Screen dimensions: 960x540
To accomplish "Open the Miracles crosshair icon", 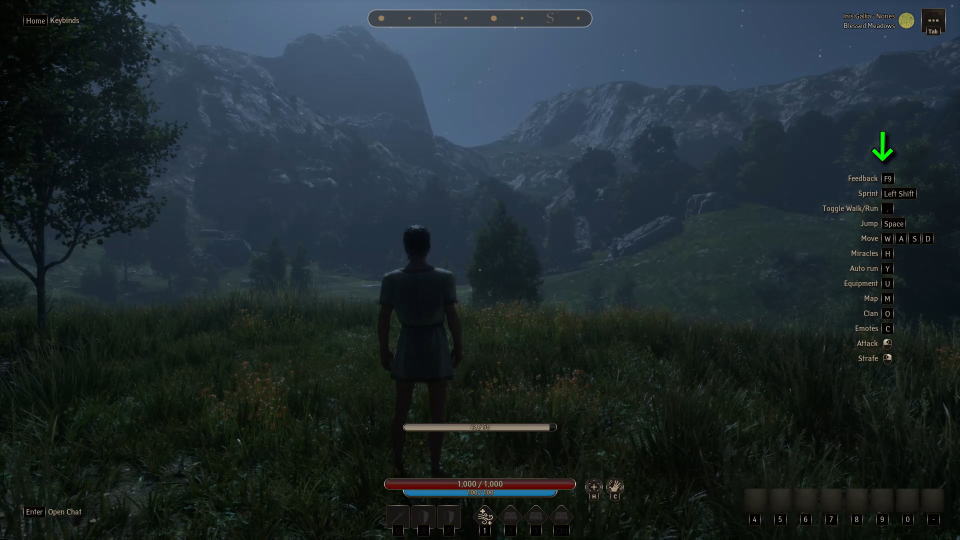I will click(594, 486).
